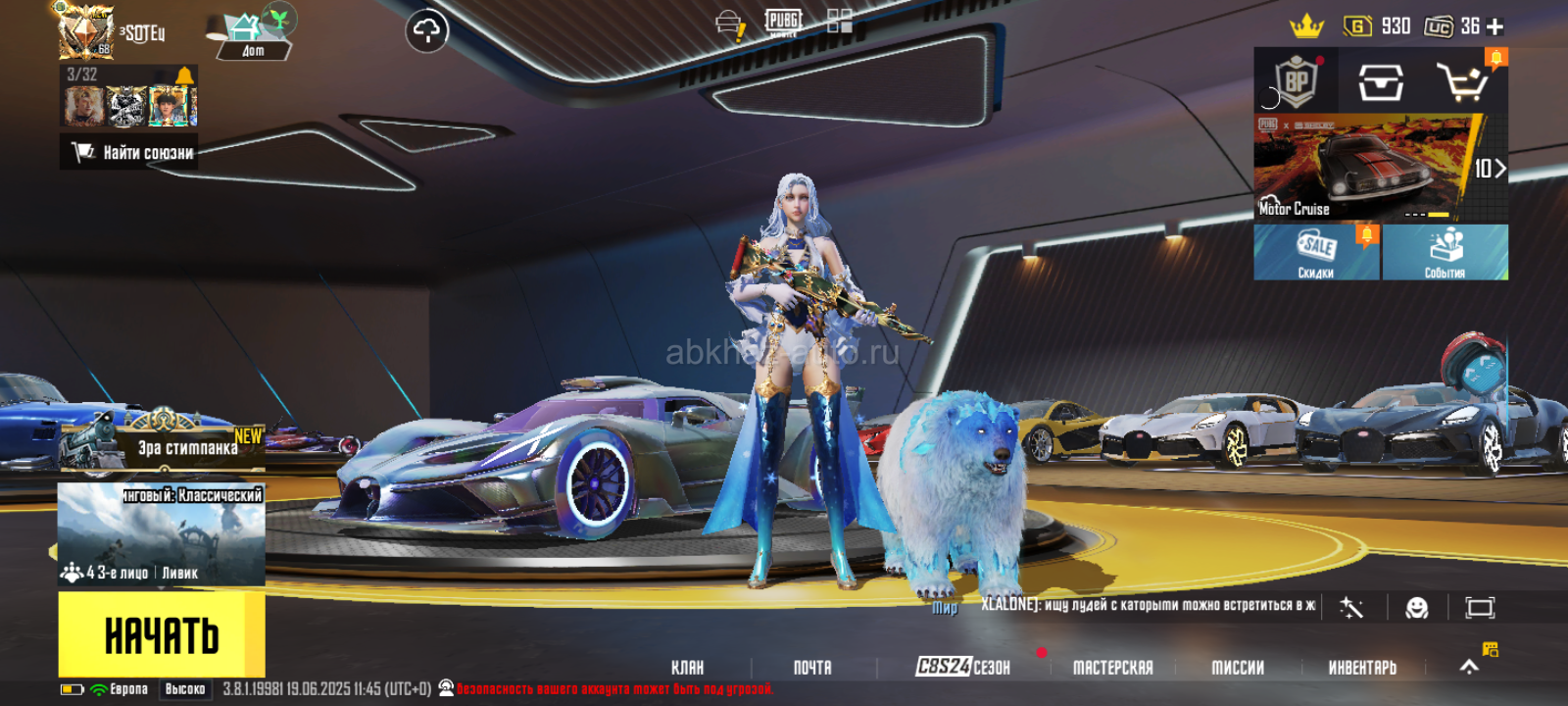This screenshot has width=1568, height=706.
Task: Open the Скидки sale tile
Action: (x=1316, y=252)
